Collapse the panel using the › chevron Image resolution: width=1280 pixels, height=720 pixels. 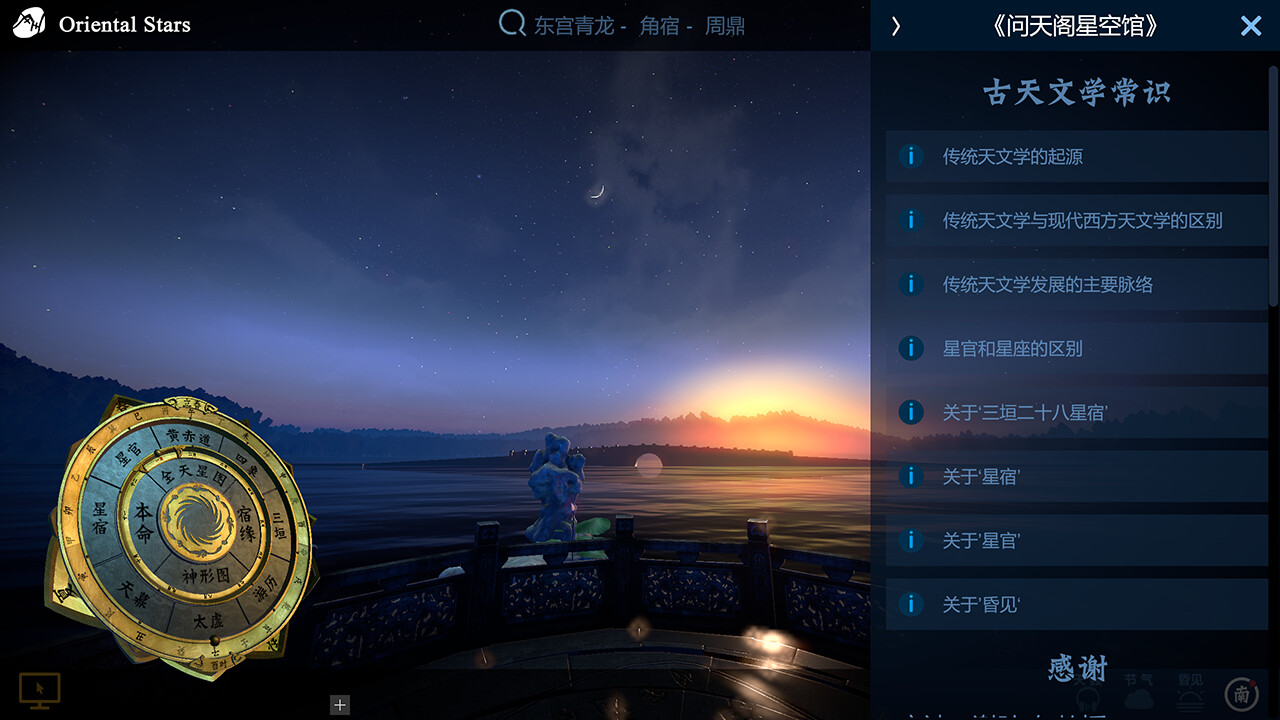click(895, 27)
